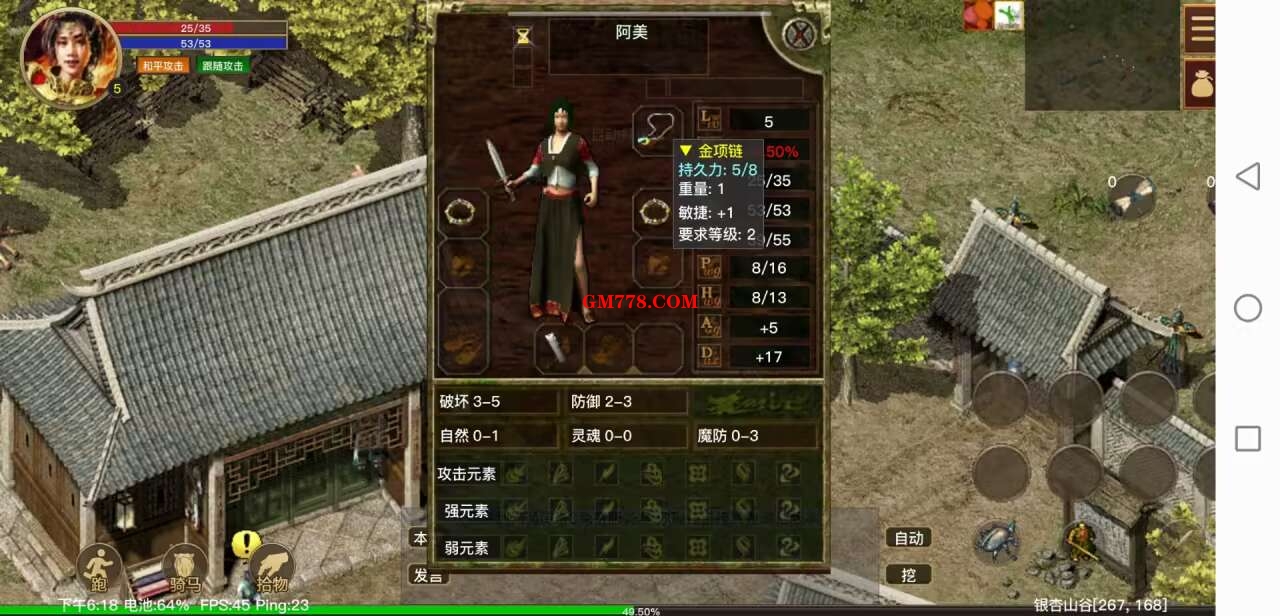Select the gold necklace equipment slot
1280x616 pixels.
[657, 131]
